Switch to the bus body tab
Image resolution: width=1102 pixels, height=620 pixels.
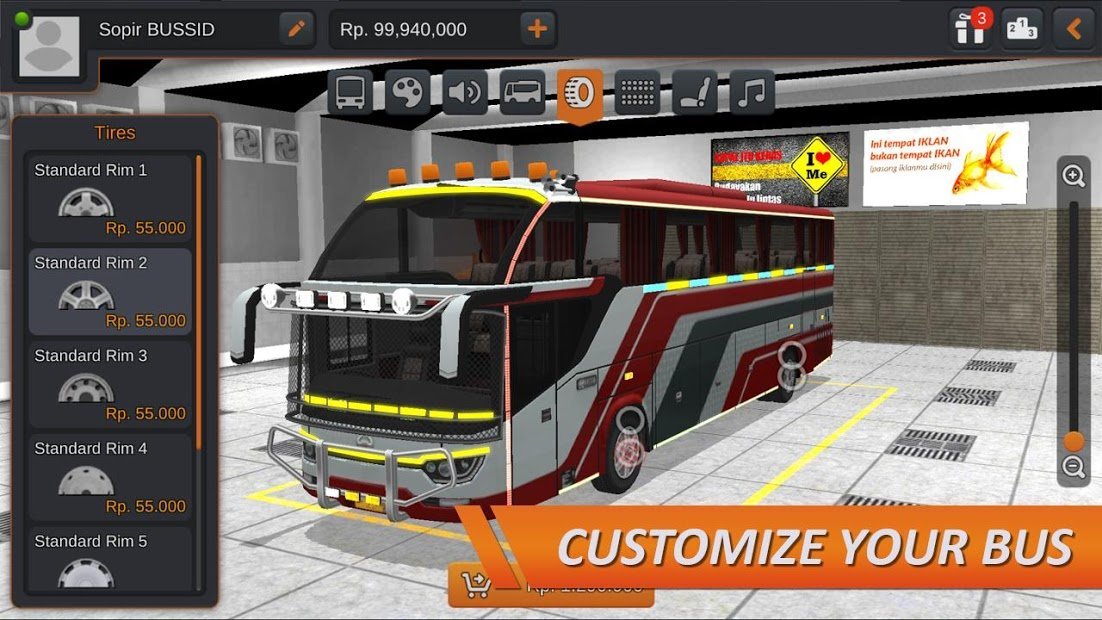tap(350, 93)
